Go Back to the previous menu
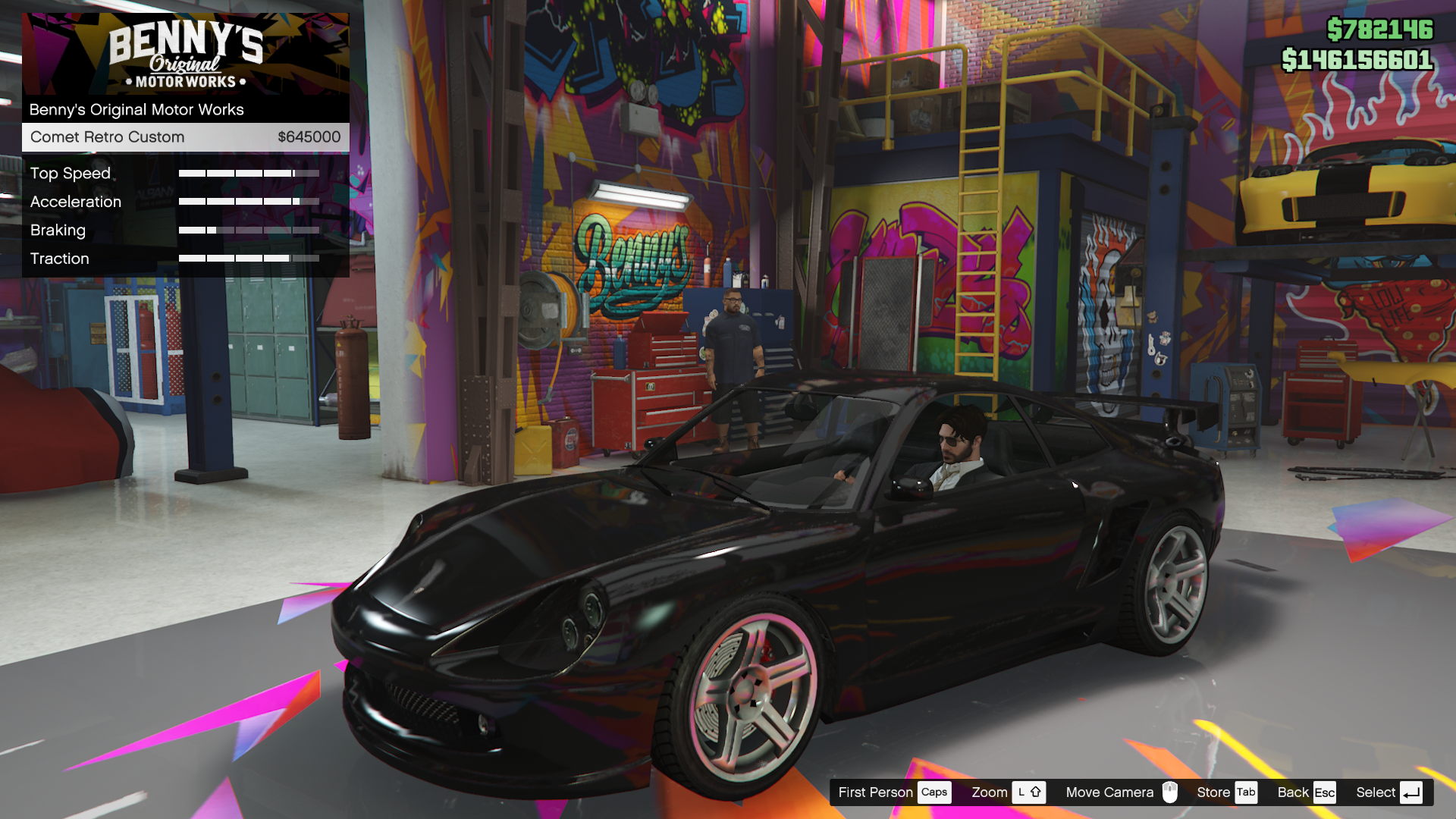This screenshot has height=819, width=1456. click(1291, 792)
